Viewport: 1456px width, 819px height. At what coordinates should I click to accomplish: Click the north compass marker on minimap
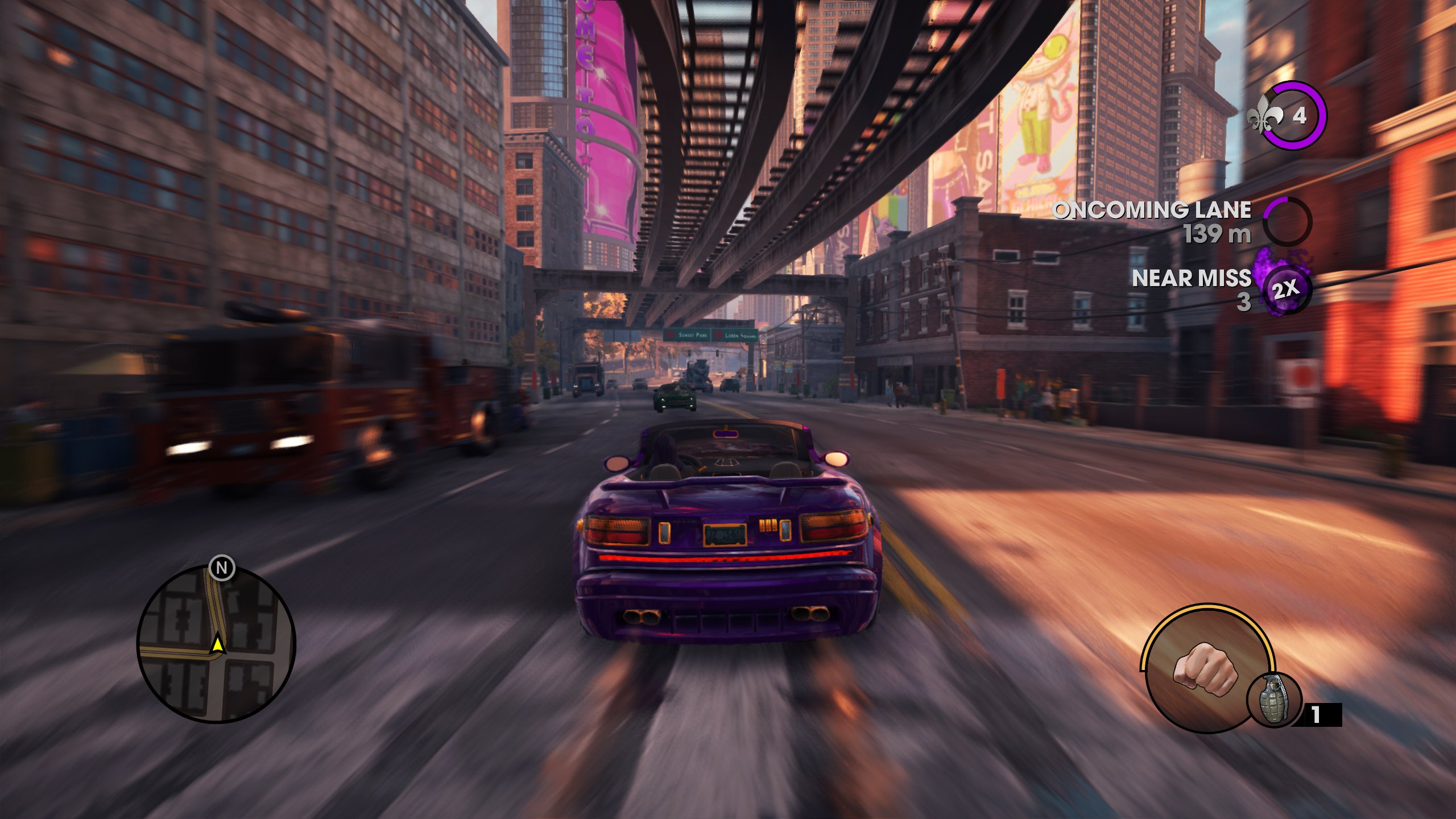coord(222,568)
